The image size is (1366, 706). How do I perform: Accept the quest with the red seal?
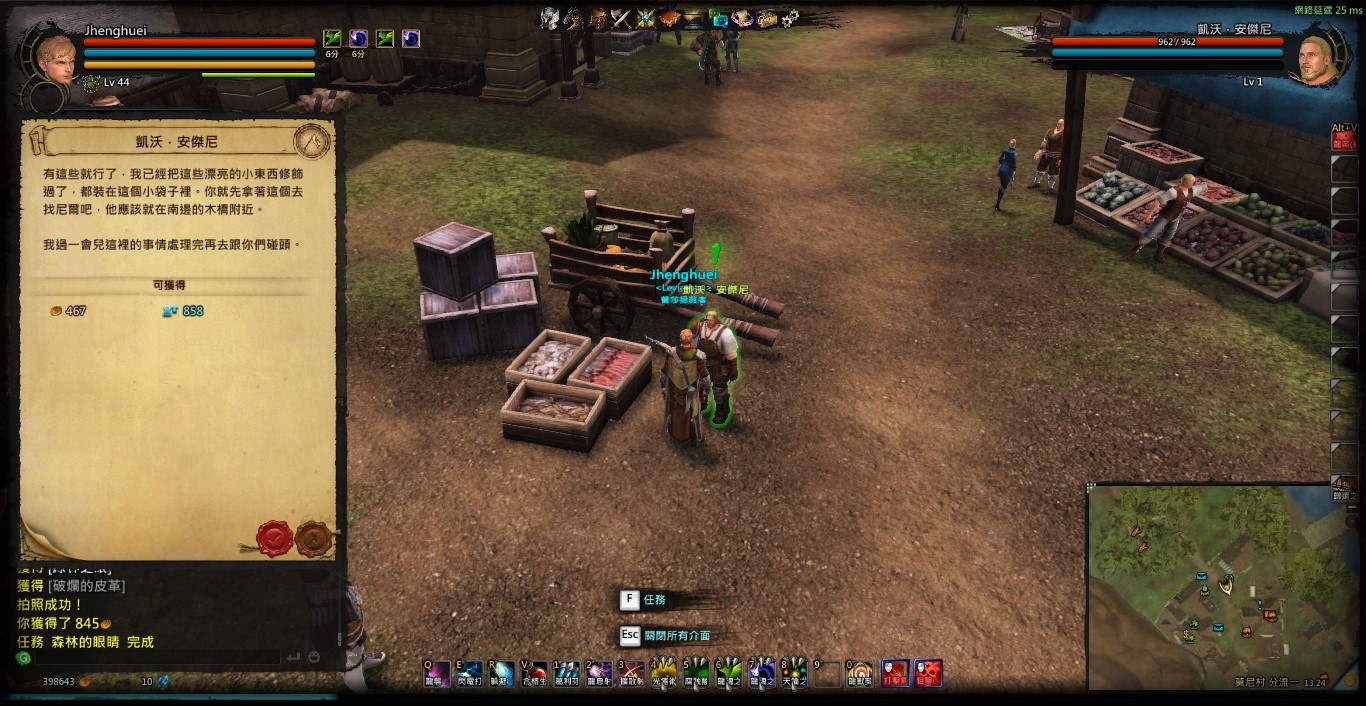[x=274, y=538]
